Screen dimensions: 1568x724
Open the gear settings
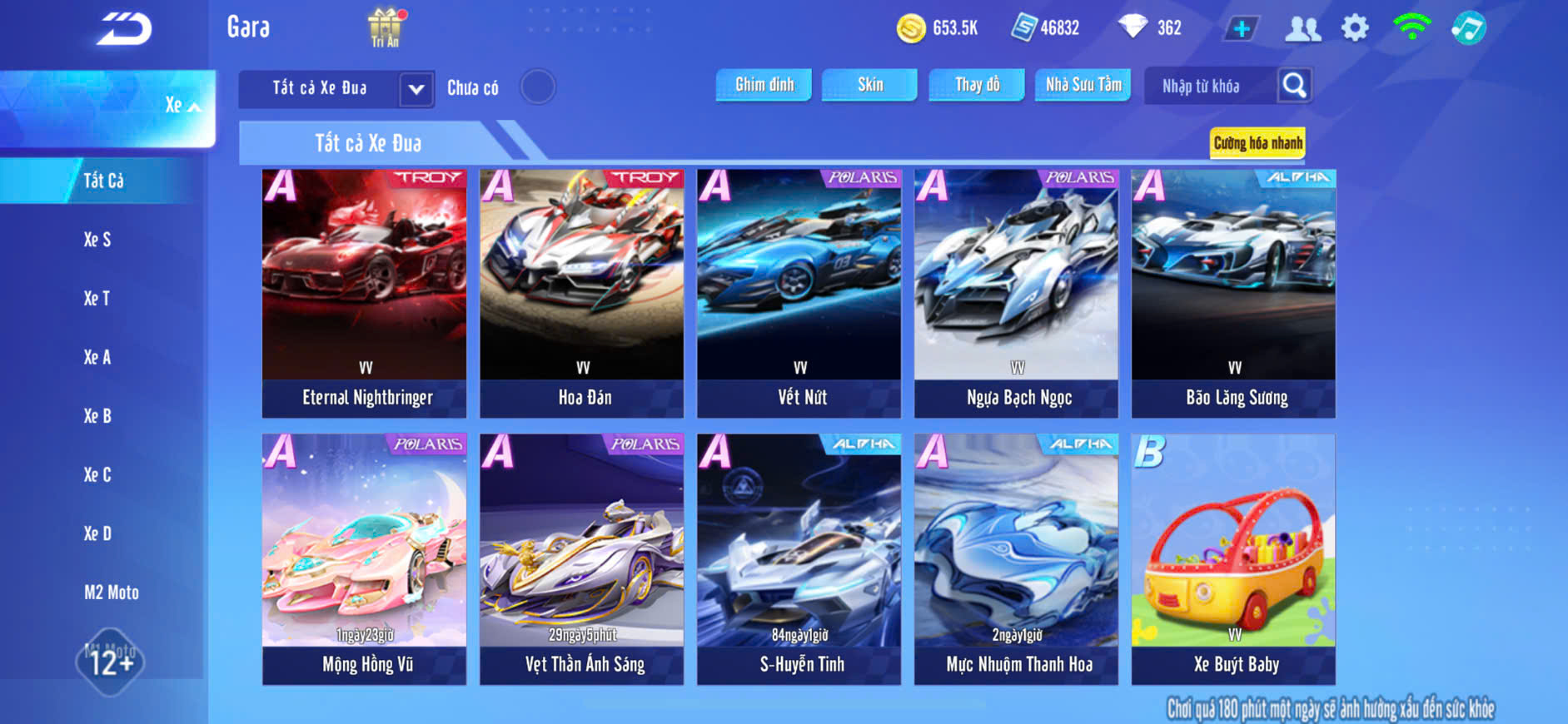point(1355,28)
